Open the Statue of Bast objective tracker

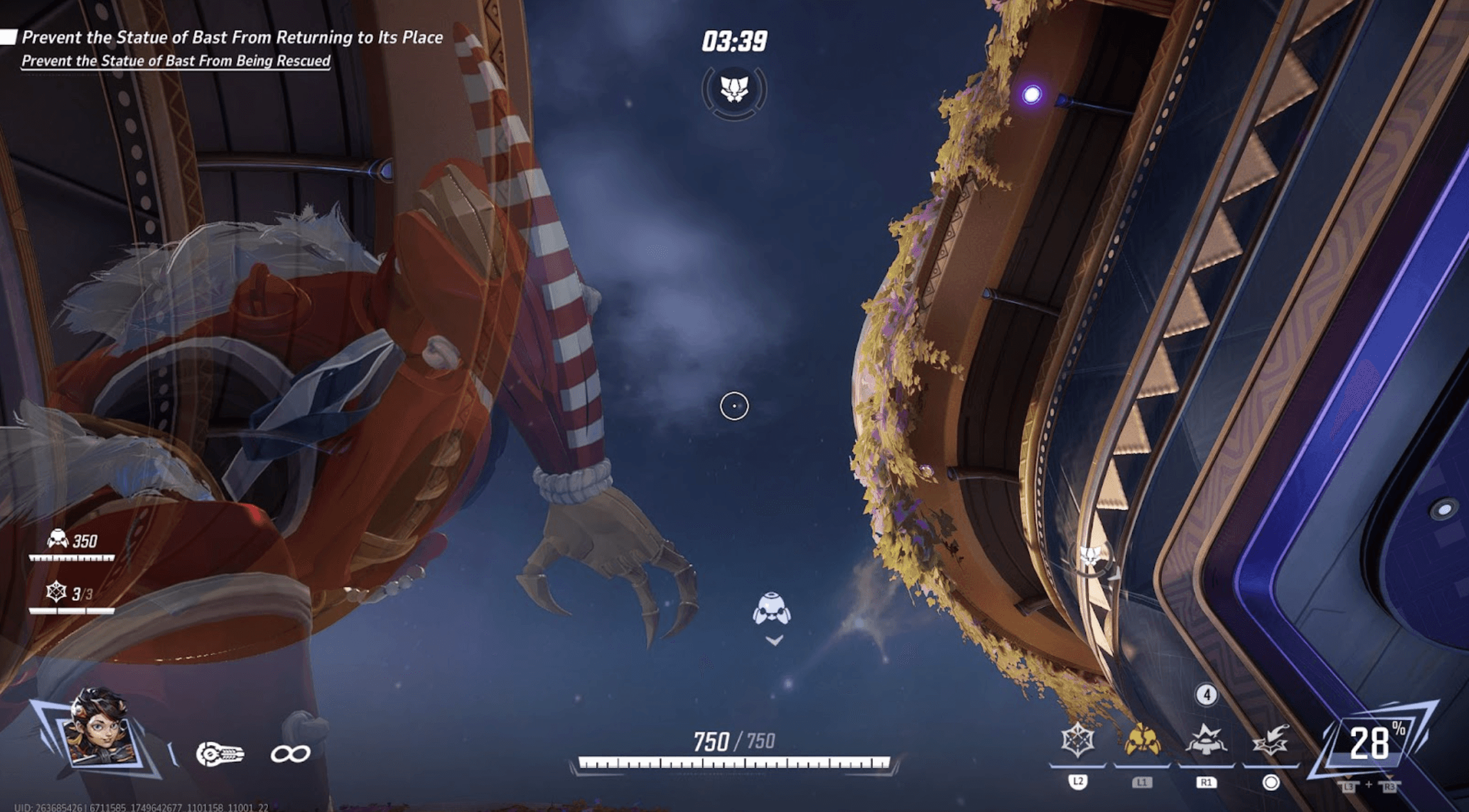click(x=231, y=38)
